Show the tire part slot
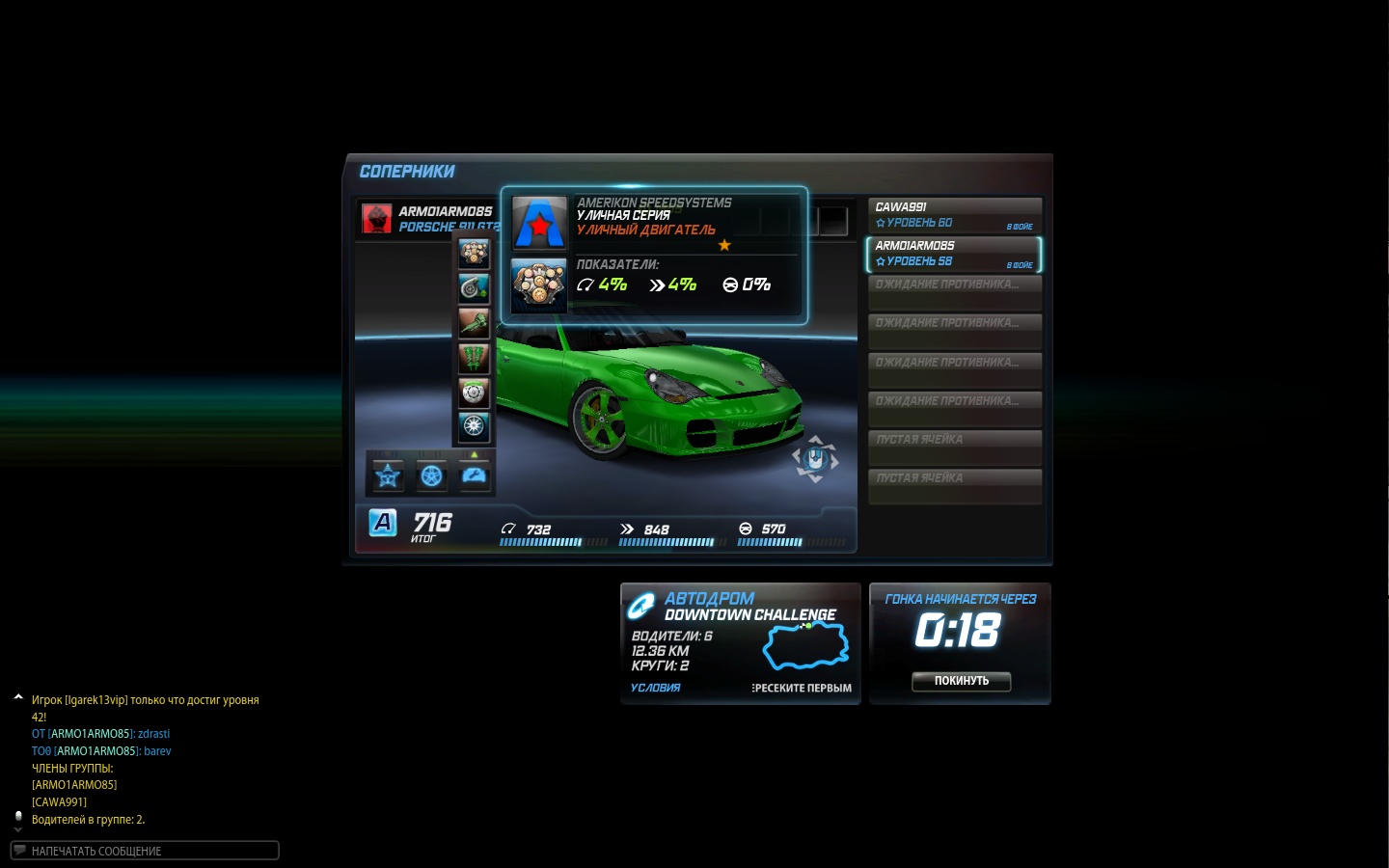The image size is (1389, 868). coord(474,426)
